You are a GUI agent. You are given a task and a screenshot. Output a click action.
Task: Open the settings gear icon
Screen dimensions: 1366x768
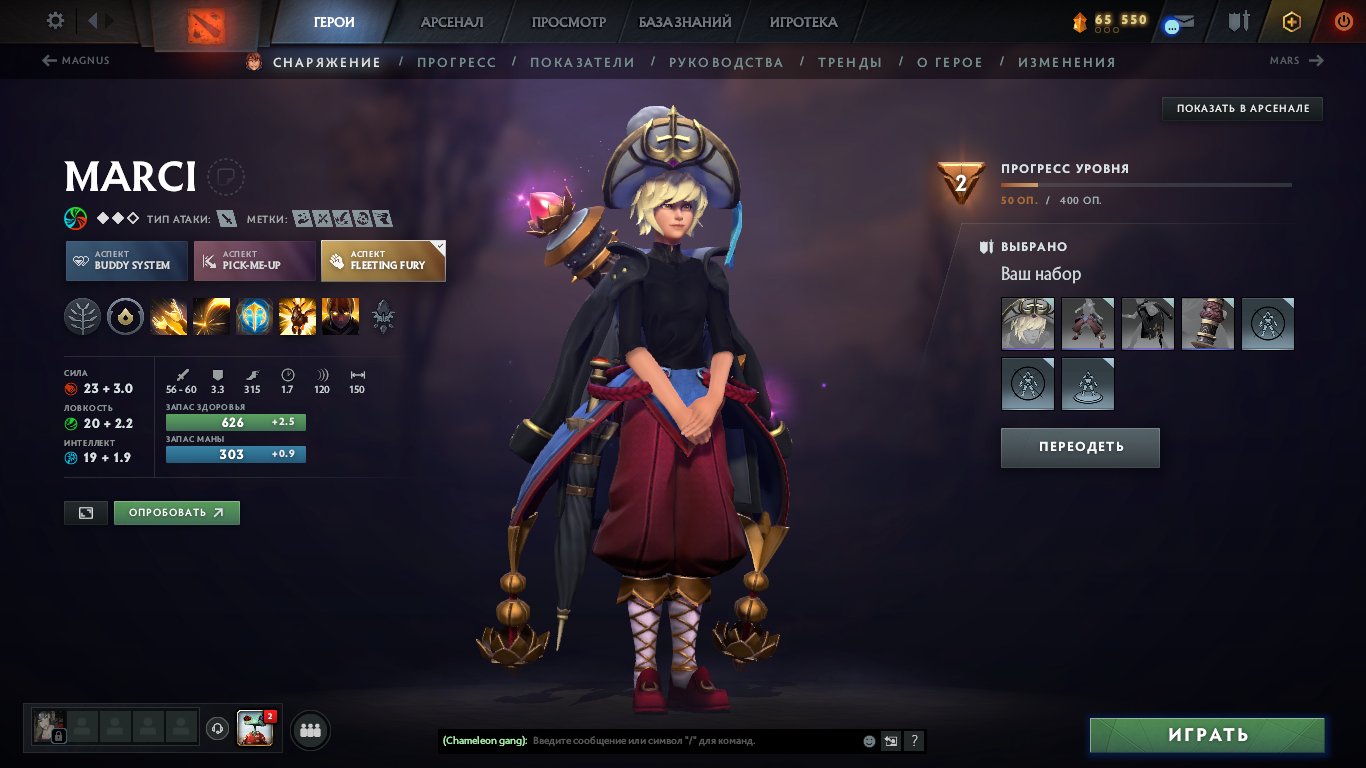point(56,21)
